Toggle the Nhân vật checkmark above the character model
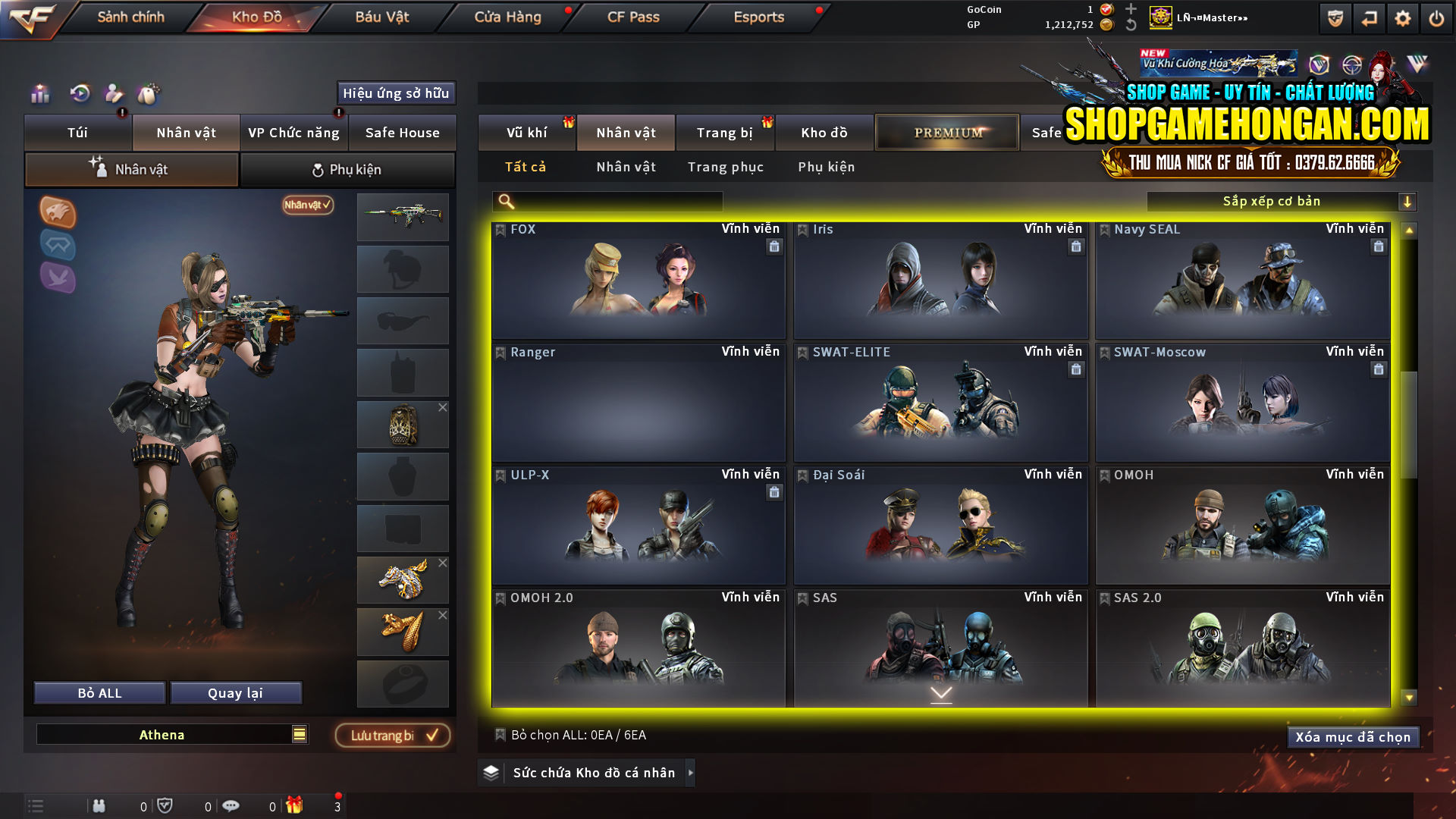Image resolution: width=1456 pixels, height=819 pixels. 306,205
